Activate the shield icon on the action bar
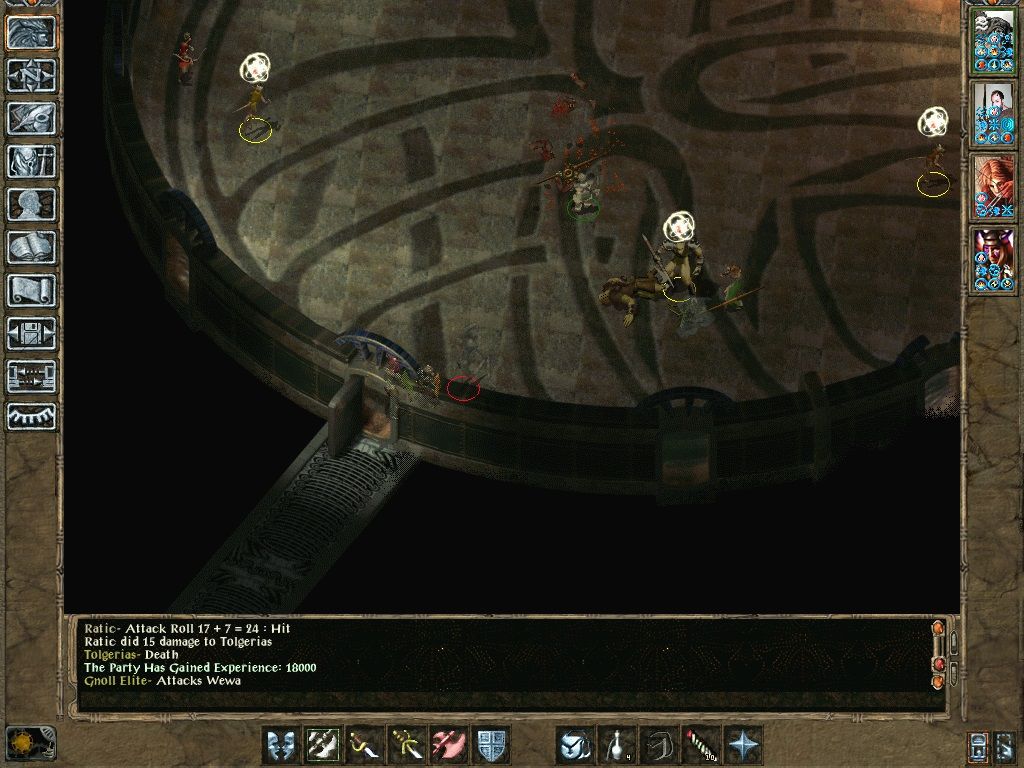1024x768 pixels. coord(491,745)
